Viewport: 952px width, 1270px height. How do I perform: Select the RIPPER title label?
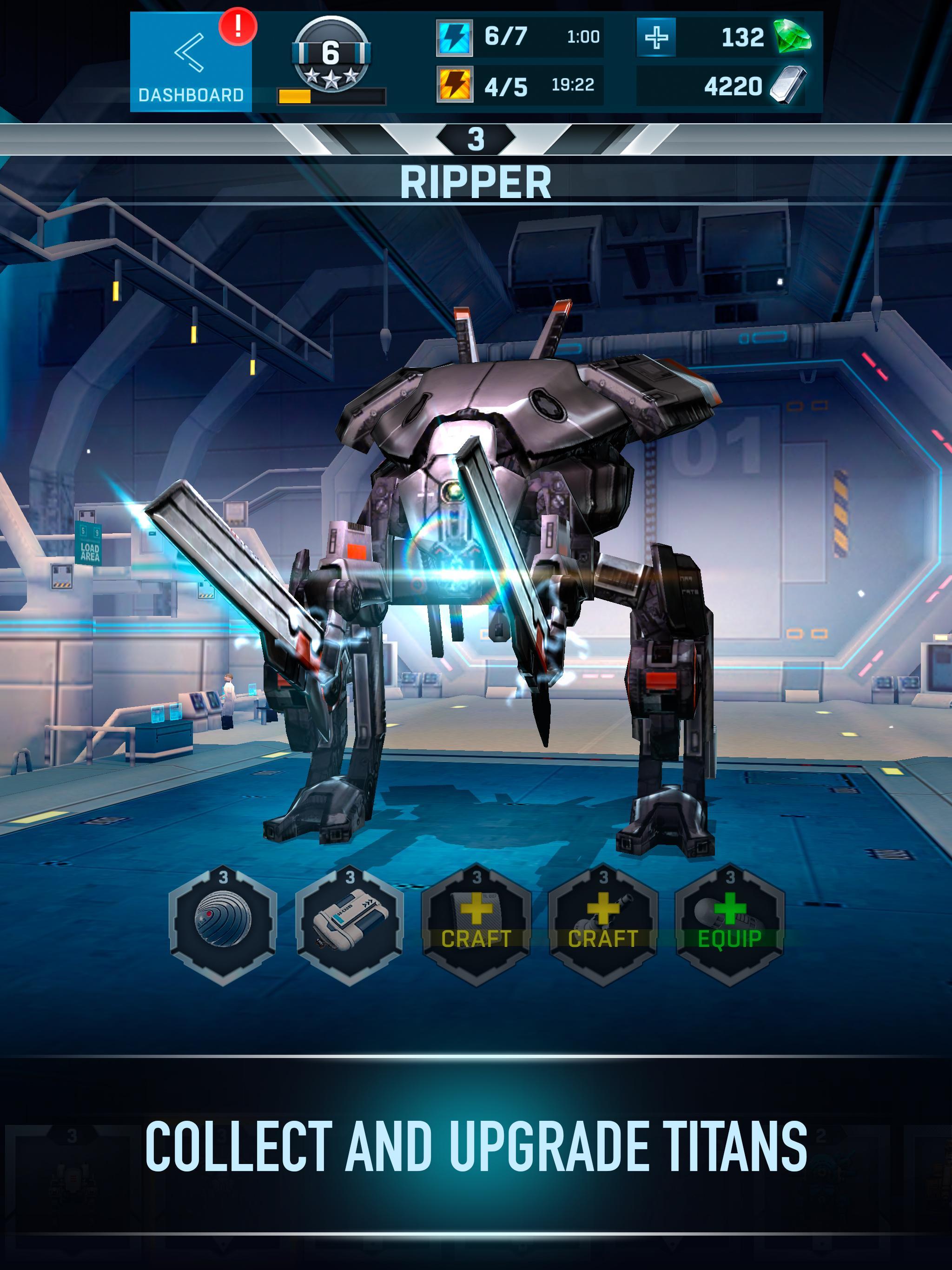476,180
